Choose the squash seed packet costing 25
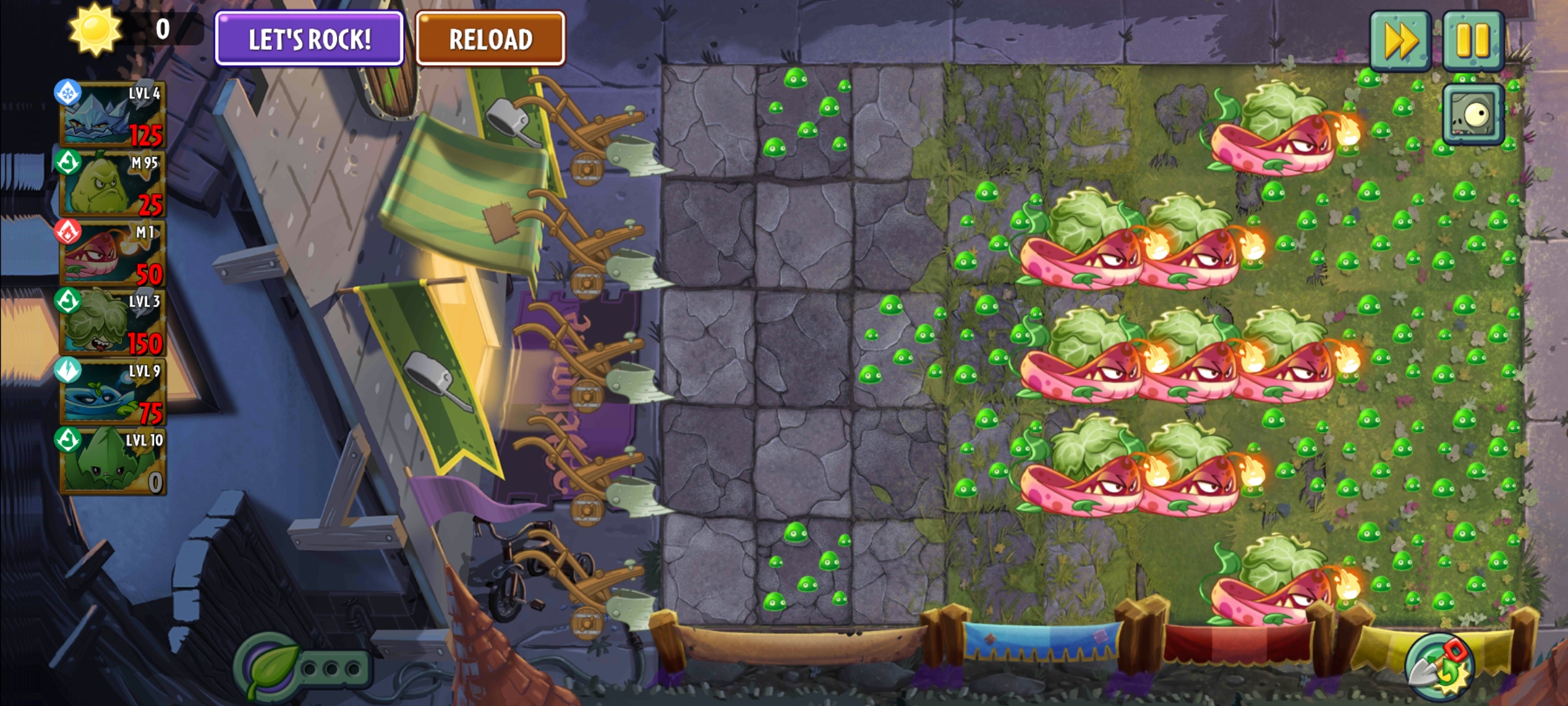 pos(112,184)
